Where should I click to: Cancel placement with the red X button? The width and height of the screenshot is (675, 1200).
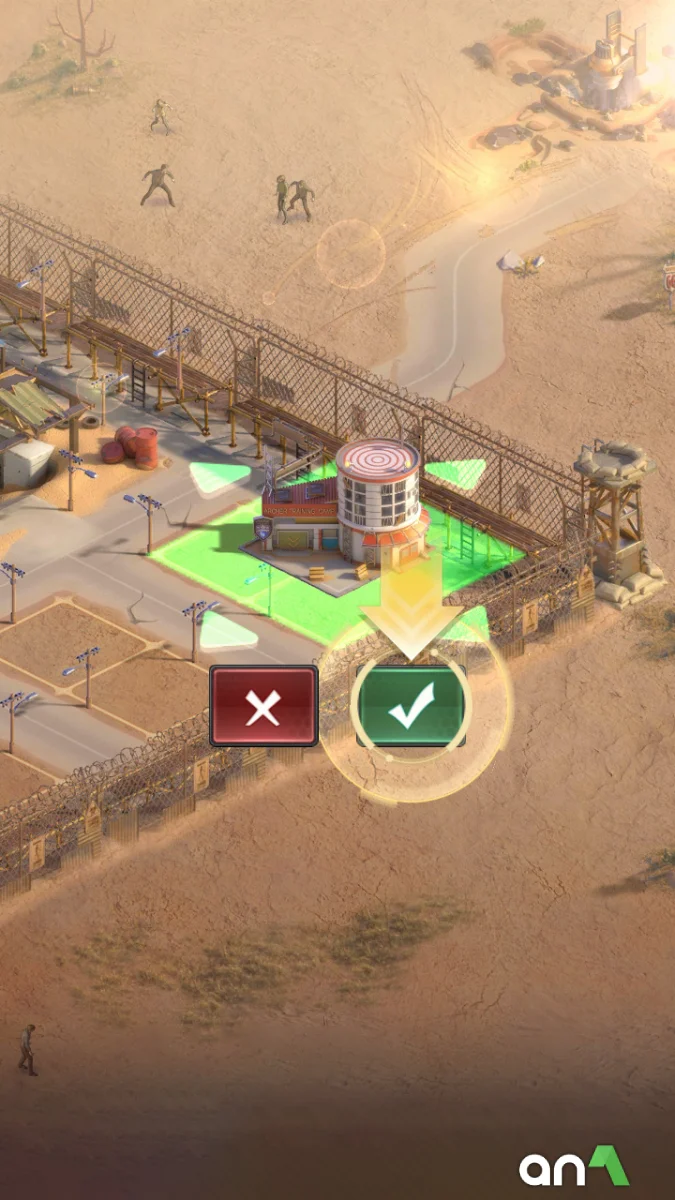coord(263,707)
